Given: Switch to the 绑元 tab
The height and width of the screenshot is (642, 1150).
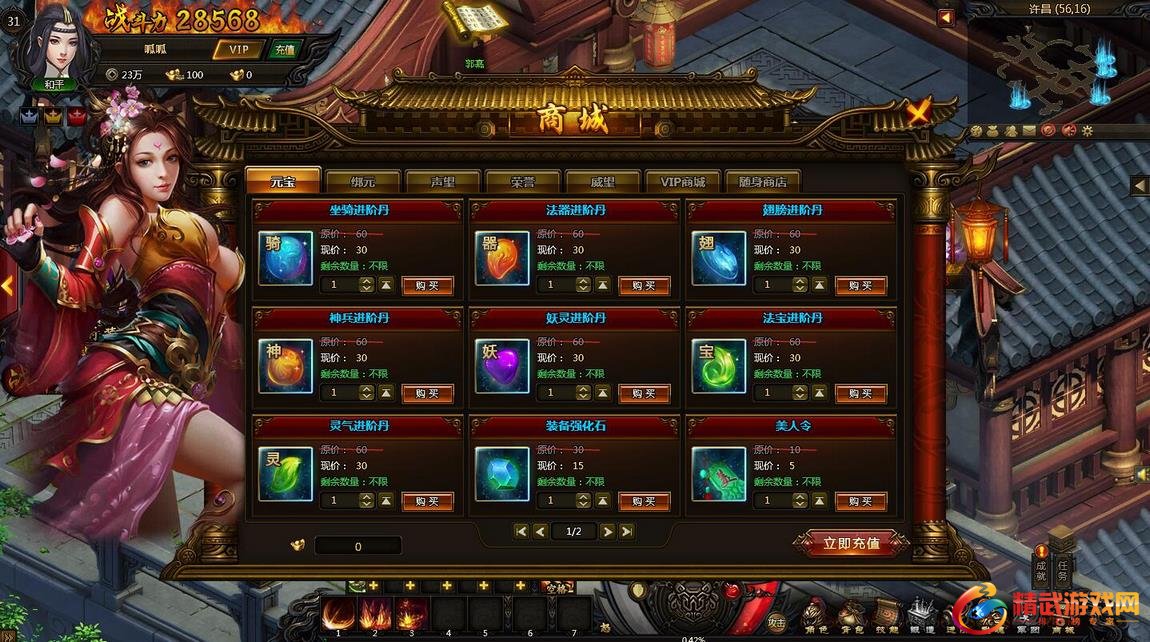Looking at the screenshot, I should tap(362, 182).
